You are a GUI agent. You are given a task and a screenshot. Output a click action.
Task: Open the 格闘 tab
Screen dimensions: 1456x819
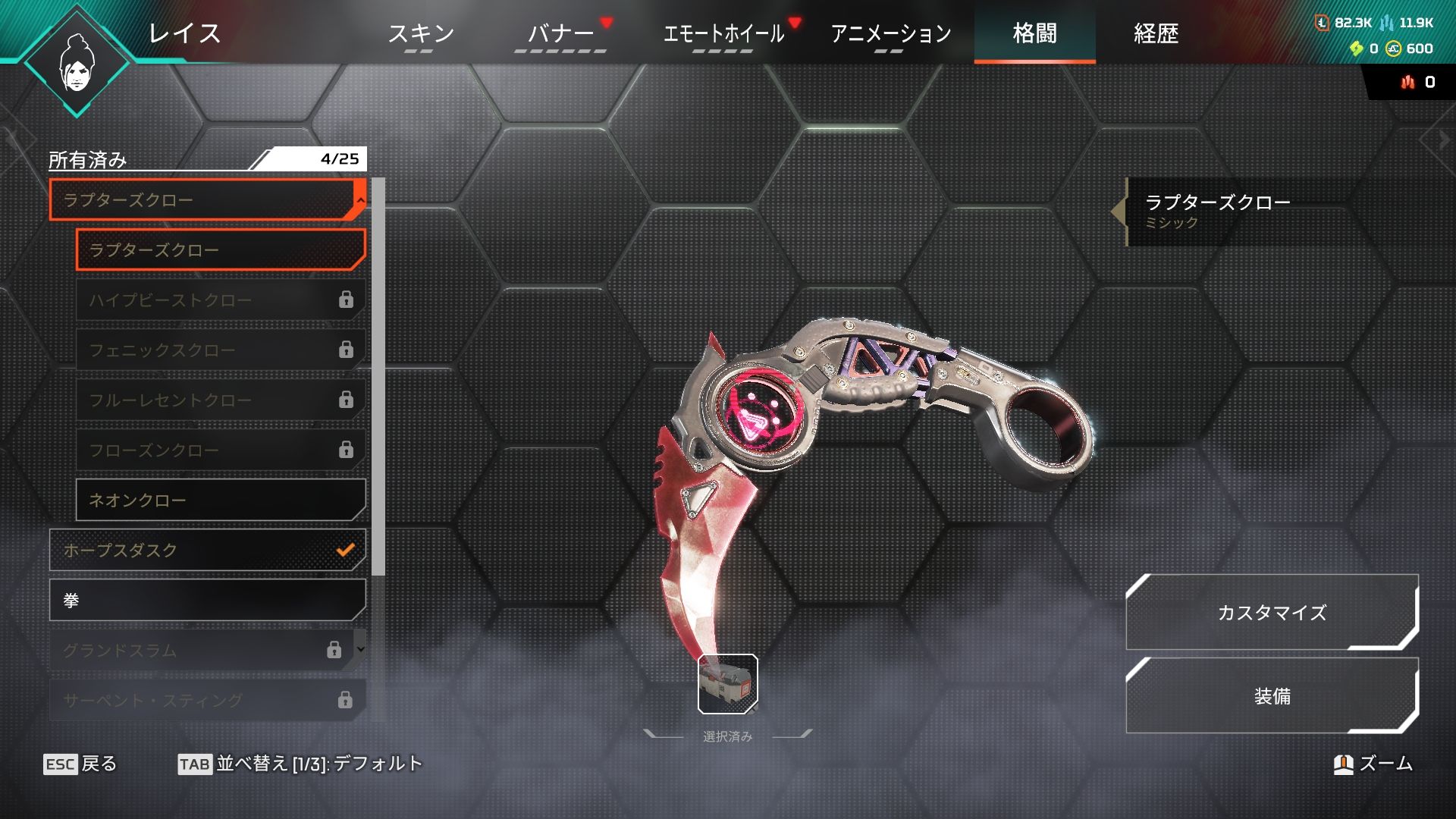(x=1034, y=33)
